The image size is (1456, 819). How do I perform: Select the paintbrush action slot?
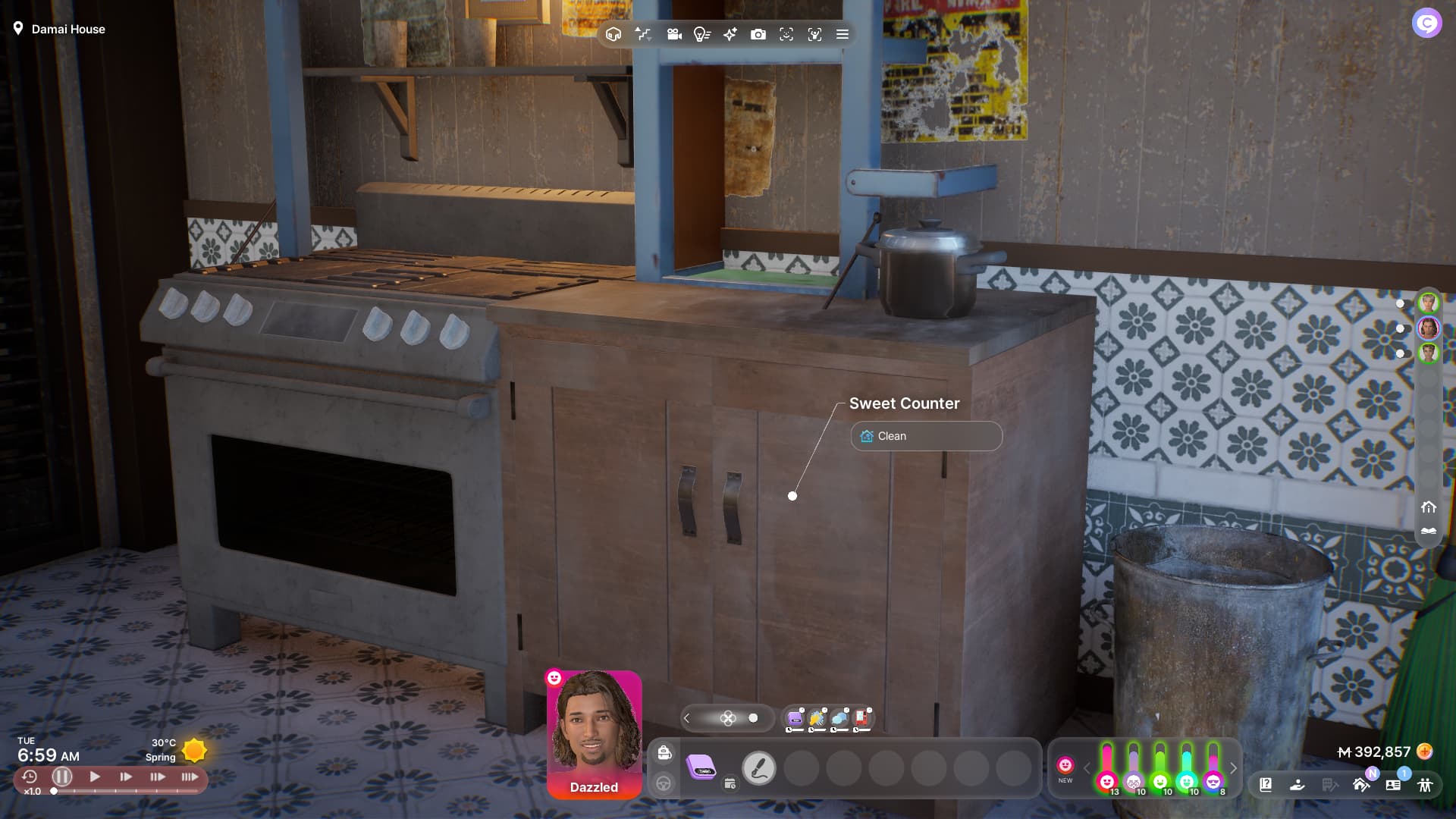[x=758, y=768]
